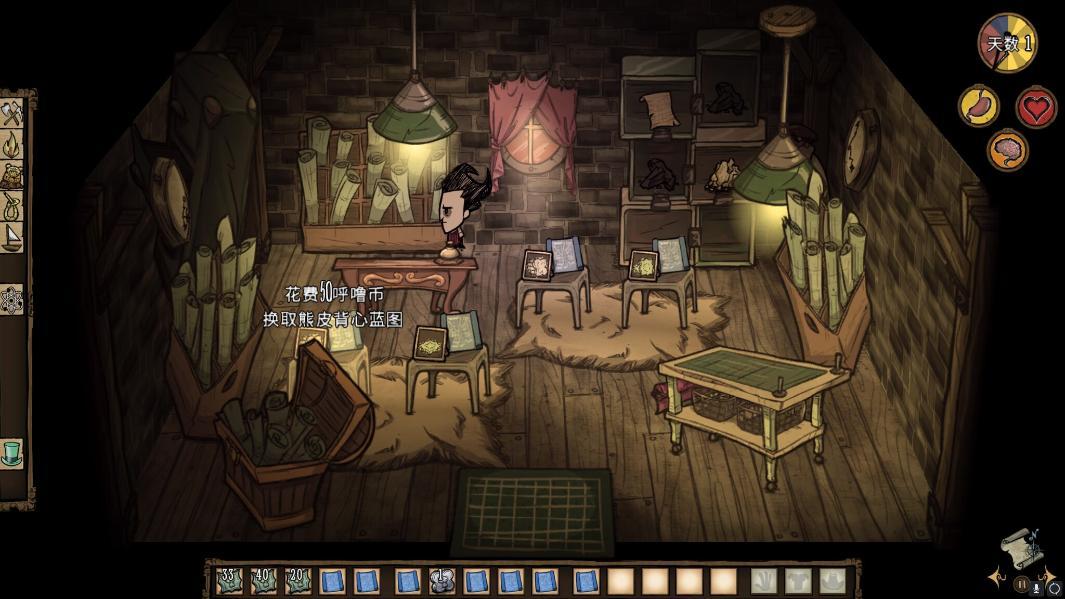
Task: Select the rope knot crafting tab
Action: [12, 206]
